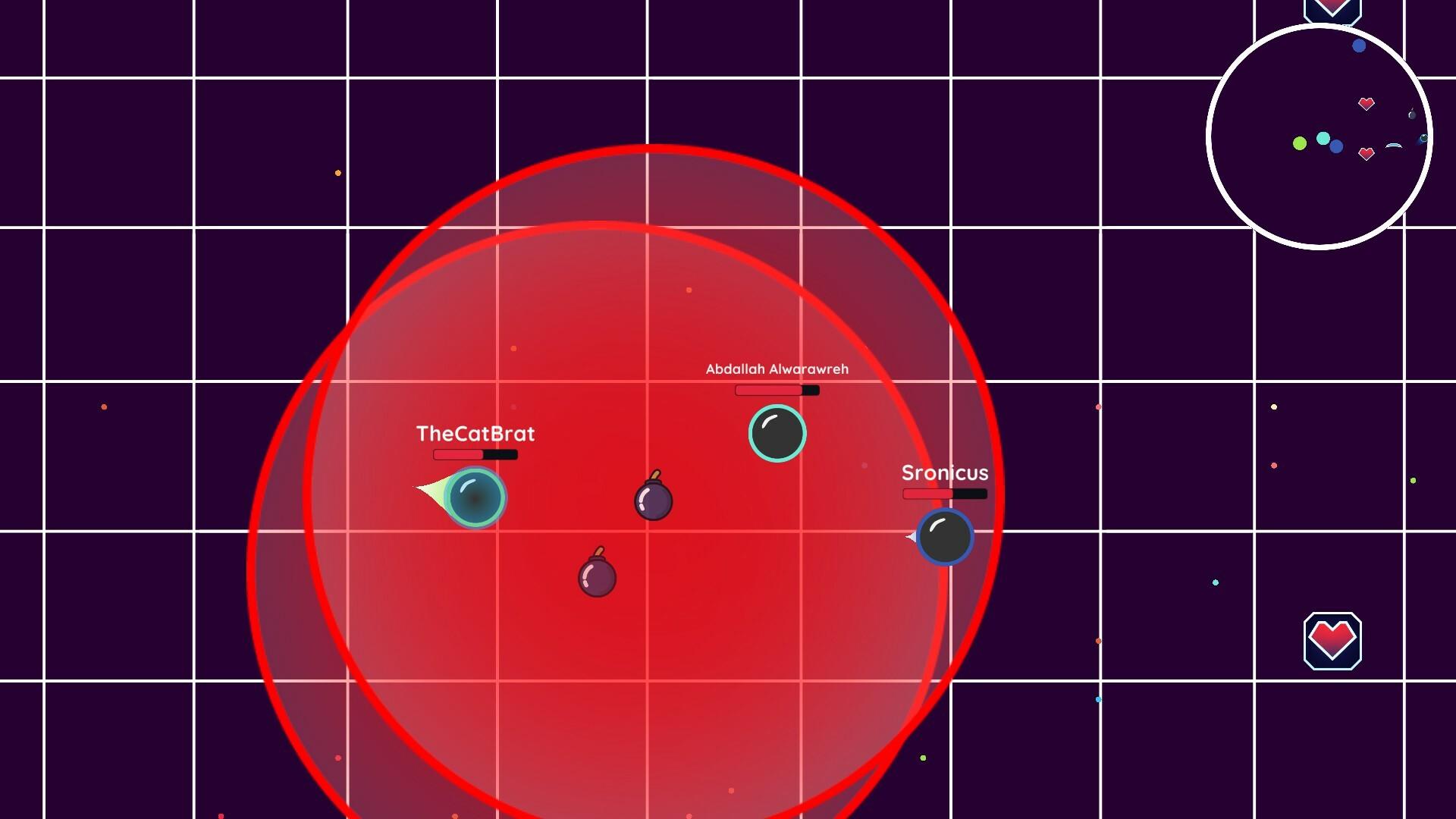Click Sronicus's health bar
The width and height of the screenshot is (1456, 819).
(944, 494)
